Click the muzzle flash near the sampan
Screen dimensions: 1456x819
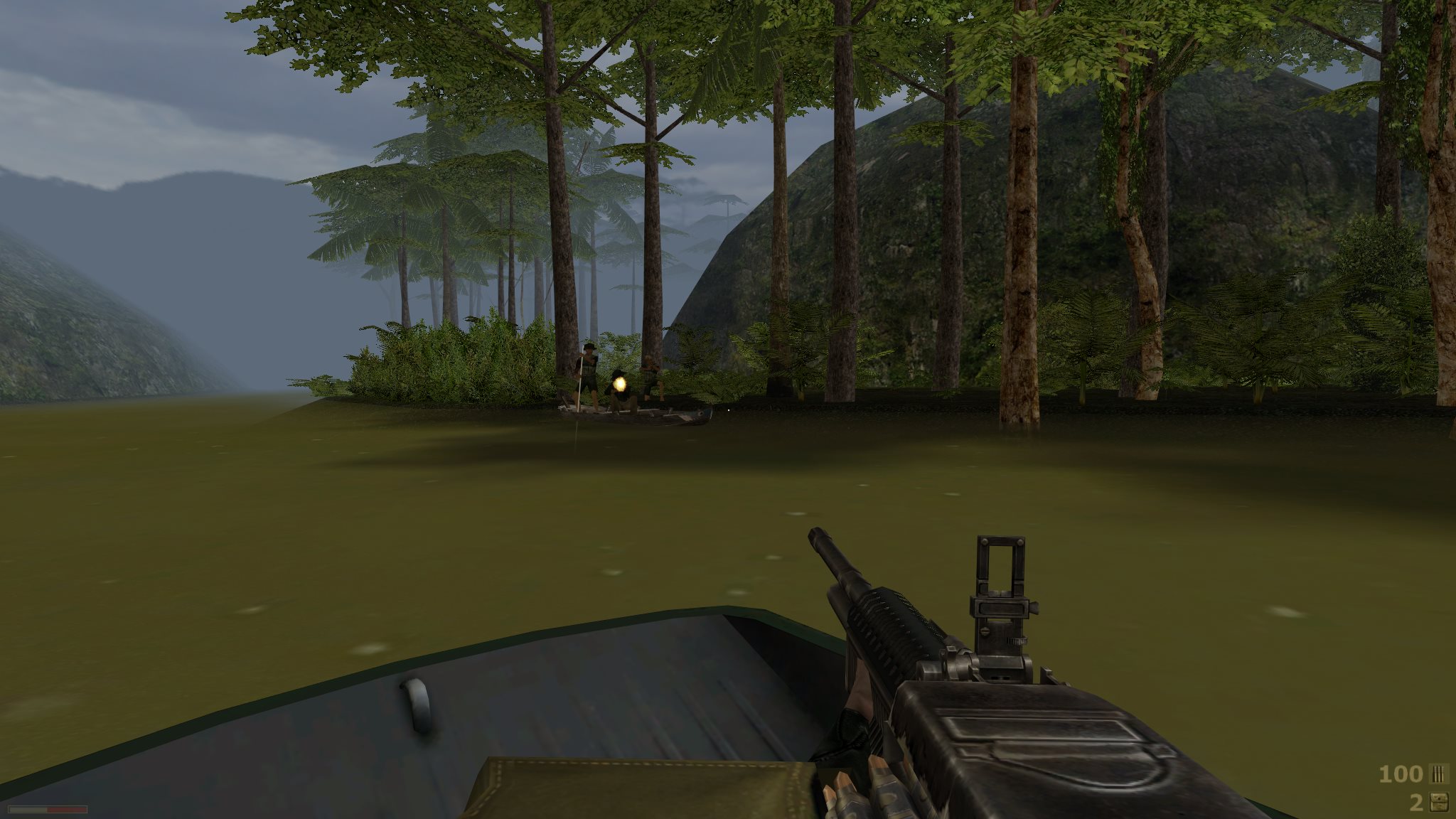coord(620,384)
